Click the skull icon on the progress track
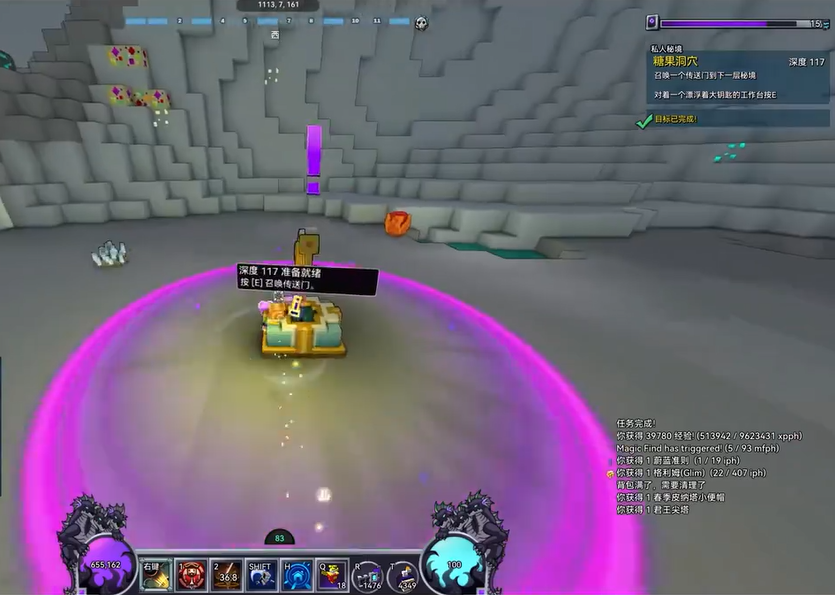 [x=421, y=23]
